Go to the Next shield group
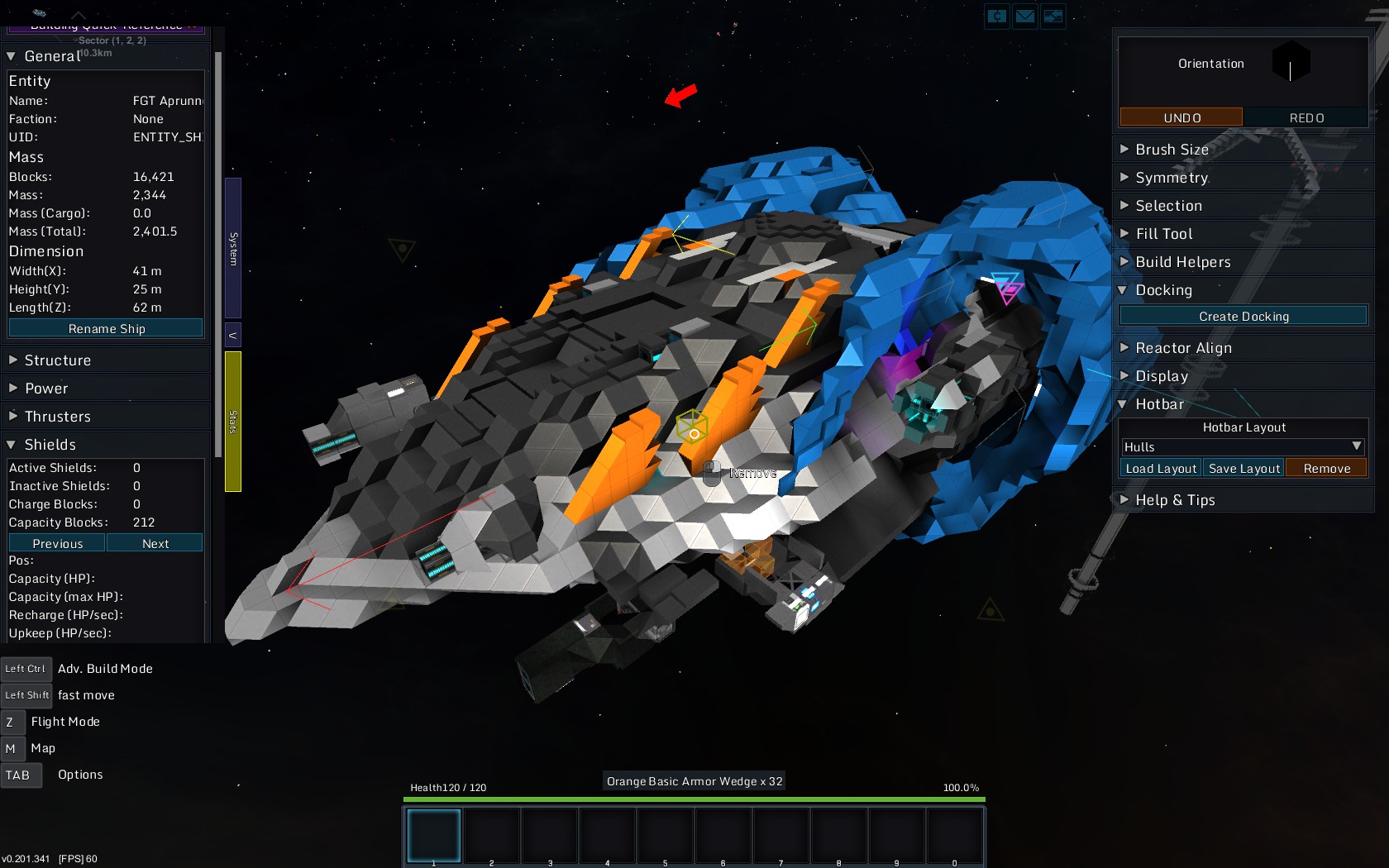1389x868 pixels. (x=155, y=543)
